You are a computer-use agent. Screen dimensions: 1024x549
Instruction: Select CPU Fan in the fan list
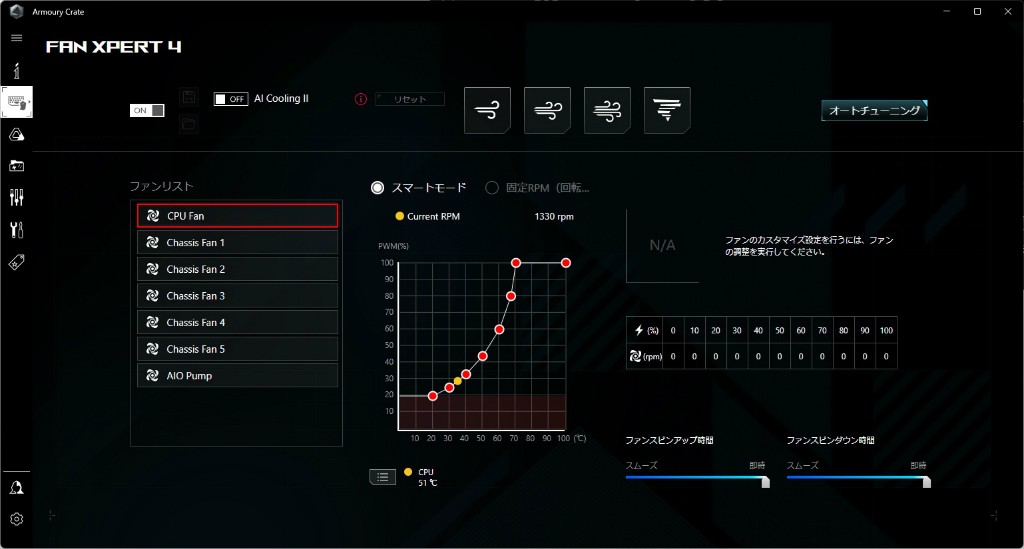pyautogui.click(x=237, y=216)
